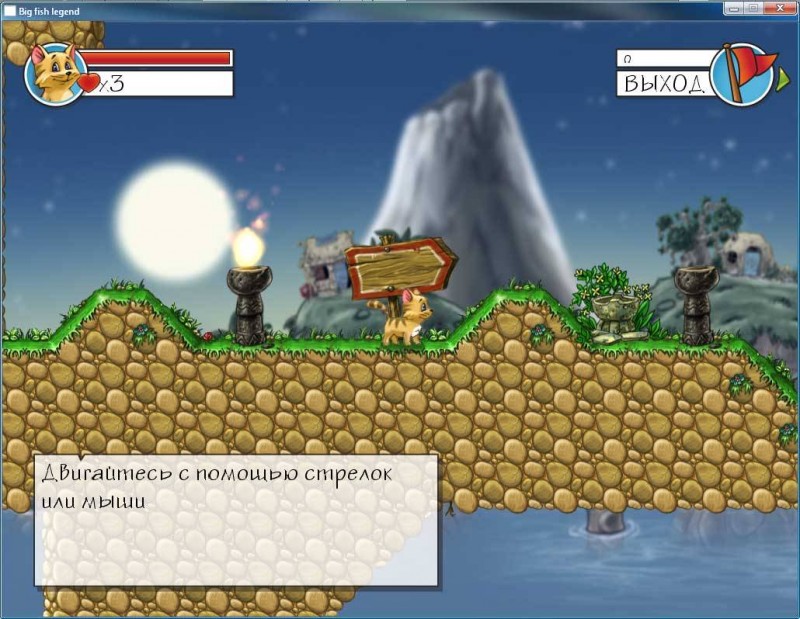This screenshot has height=619, width=800.
Task: Close the Big fish legend window
Action: pos(781,9)
